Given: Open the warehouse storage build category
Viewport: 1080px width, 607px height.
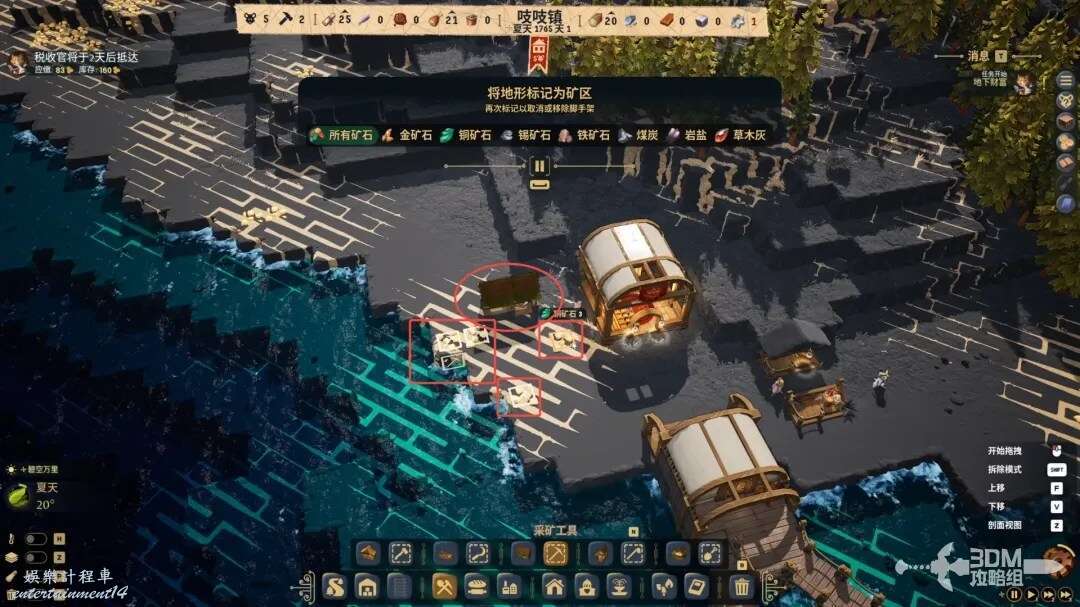Looking at the screenshot, I should point(367,587).
